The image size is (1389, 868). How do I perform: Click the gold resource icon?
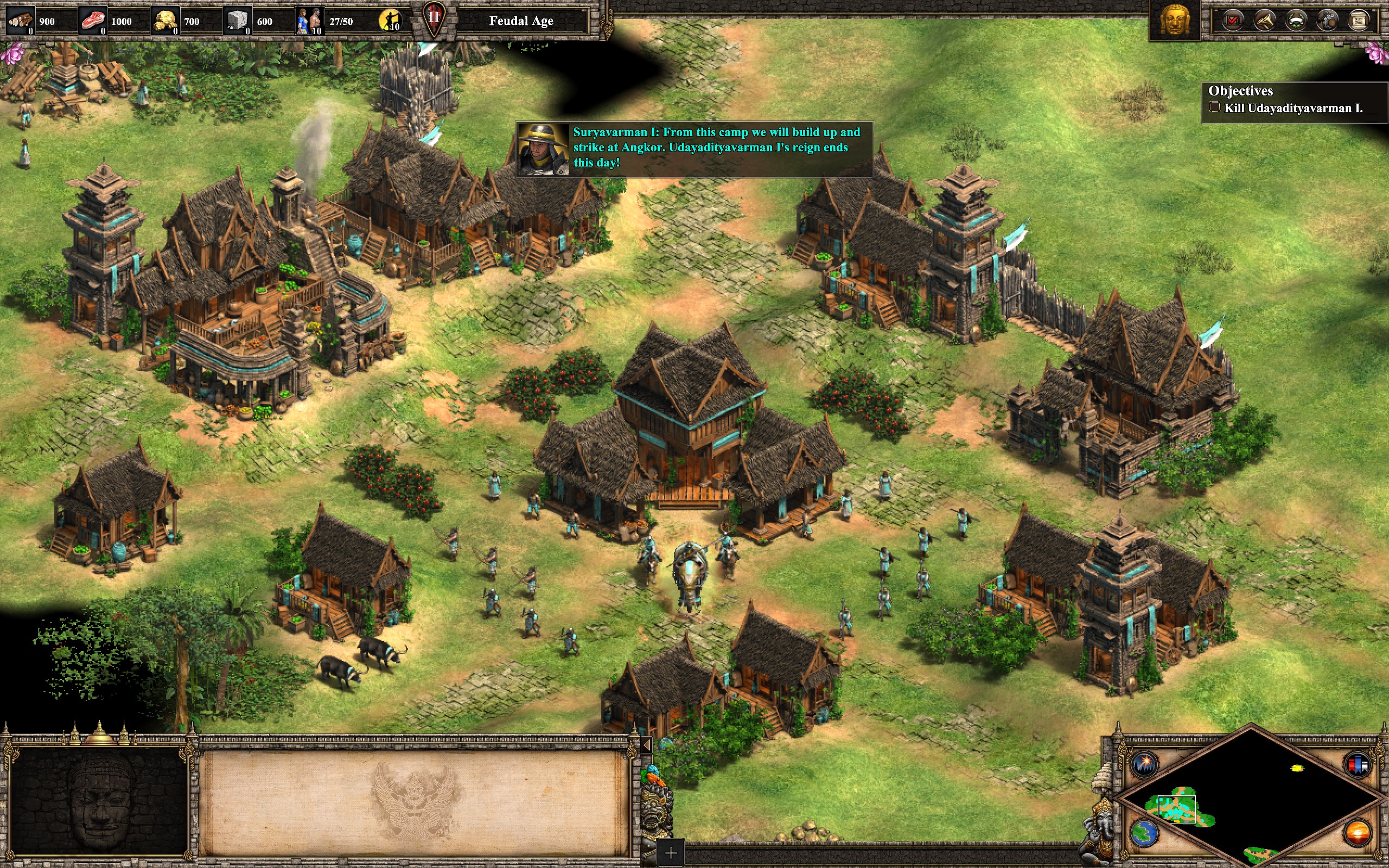click(165, 21)
